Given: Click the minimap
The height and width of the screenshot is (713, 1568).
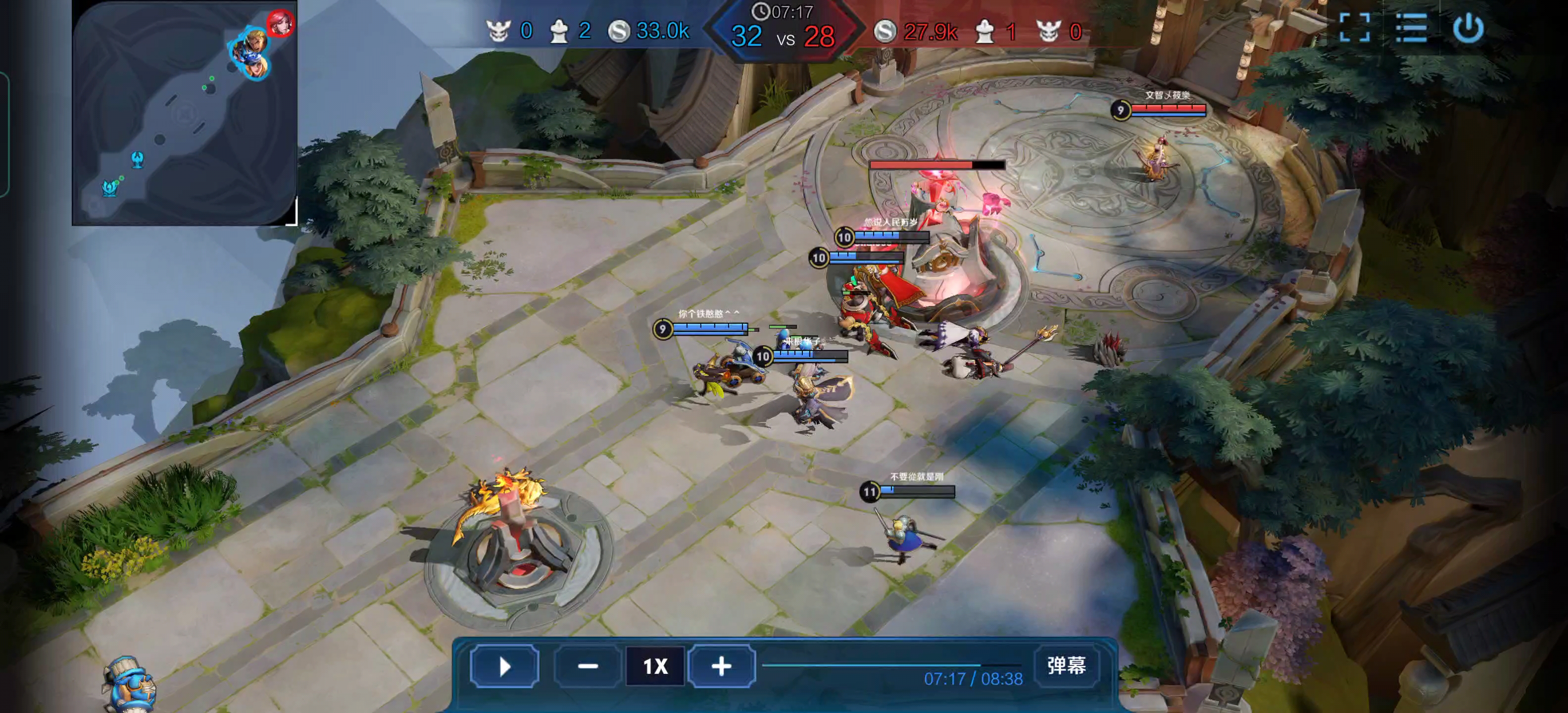Looking at the screenshot, I should (184, 113).
